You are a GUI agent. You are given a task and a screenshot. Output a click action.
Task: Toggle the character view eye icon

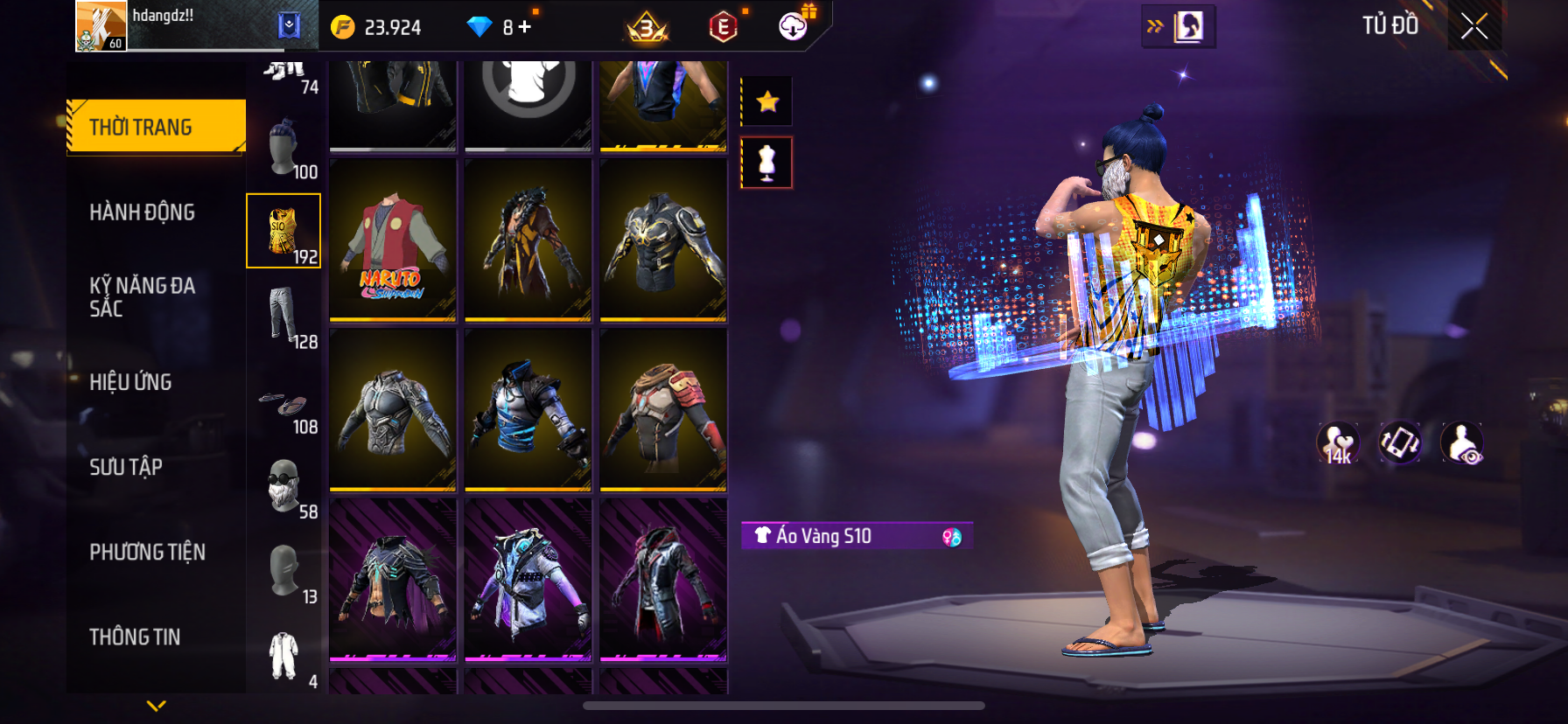click(x=1462, y=443)
